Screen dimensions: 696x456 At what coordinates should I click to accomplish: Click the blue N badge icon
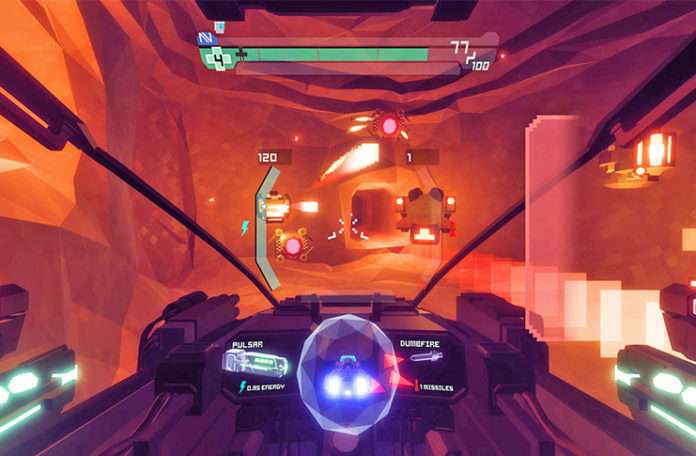click(207, 40)
